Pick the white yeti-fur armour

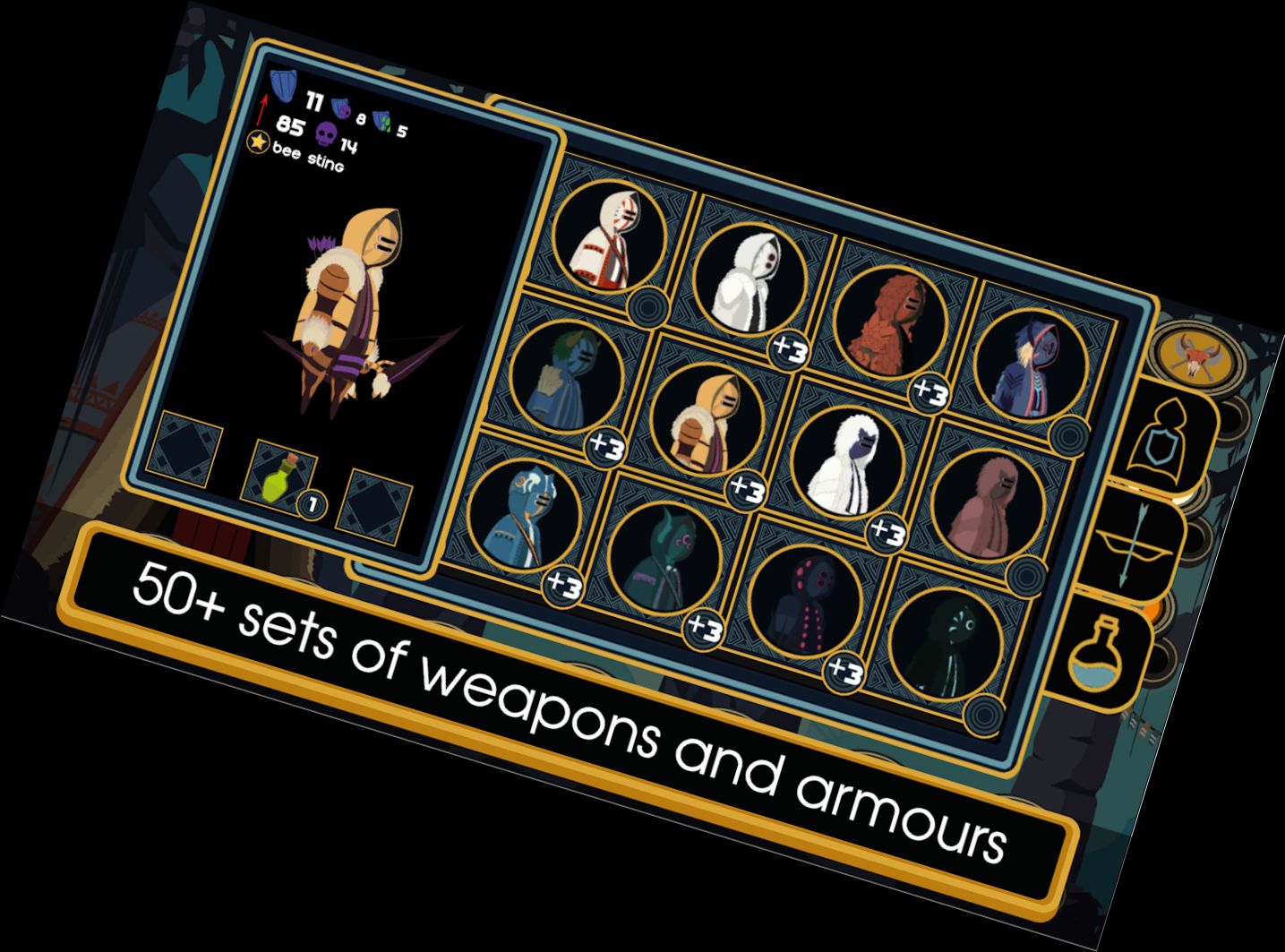pos(847,463)
